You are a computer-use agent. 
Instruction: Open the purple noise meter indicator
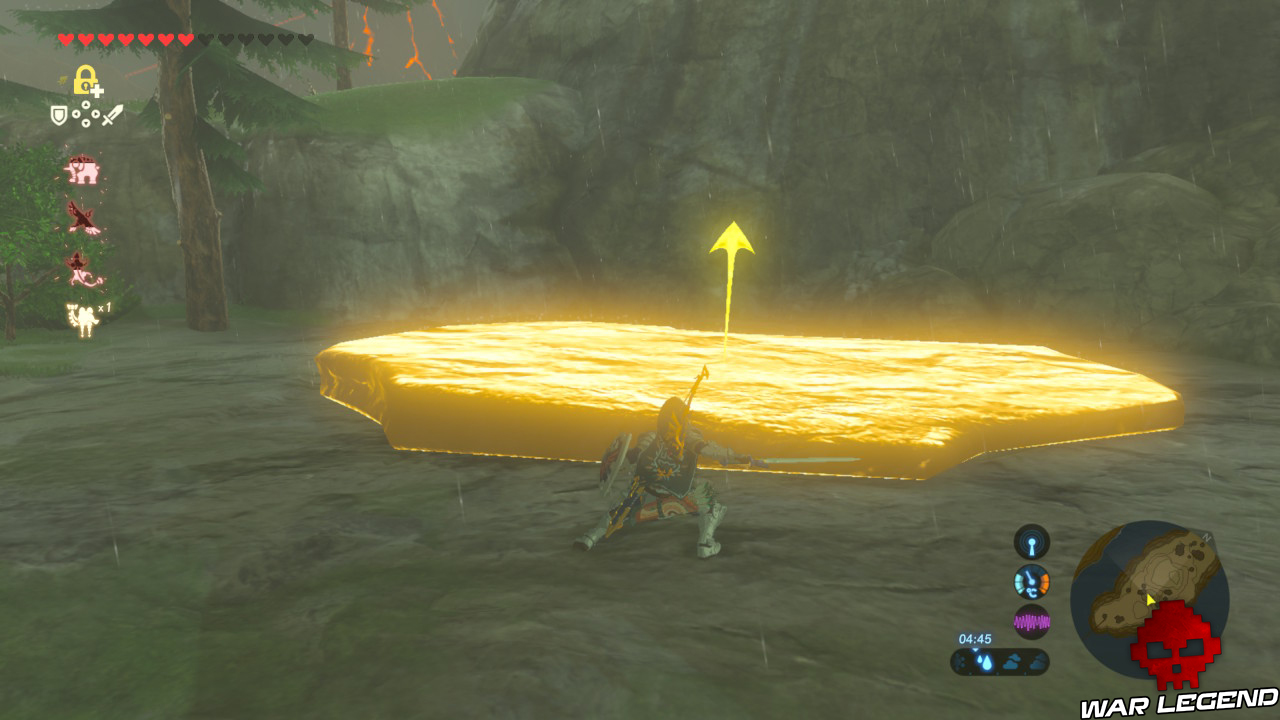tap(1031, 621)
